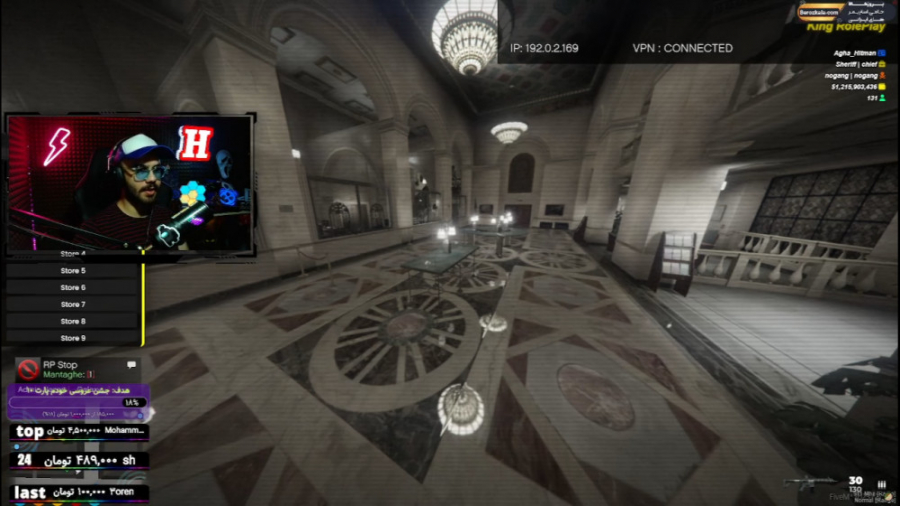This screenshot has width=900, height=506.
Task: Click the yellow money icon
Action: pyautogui.click(x=881, y=87)
